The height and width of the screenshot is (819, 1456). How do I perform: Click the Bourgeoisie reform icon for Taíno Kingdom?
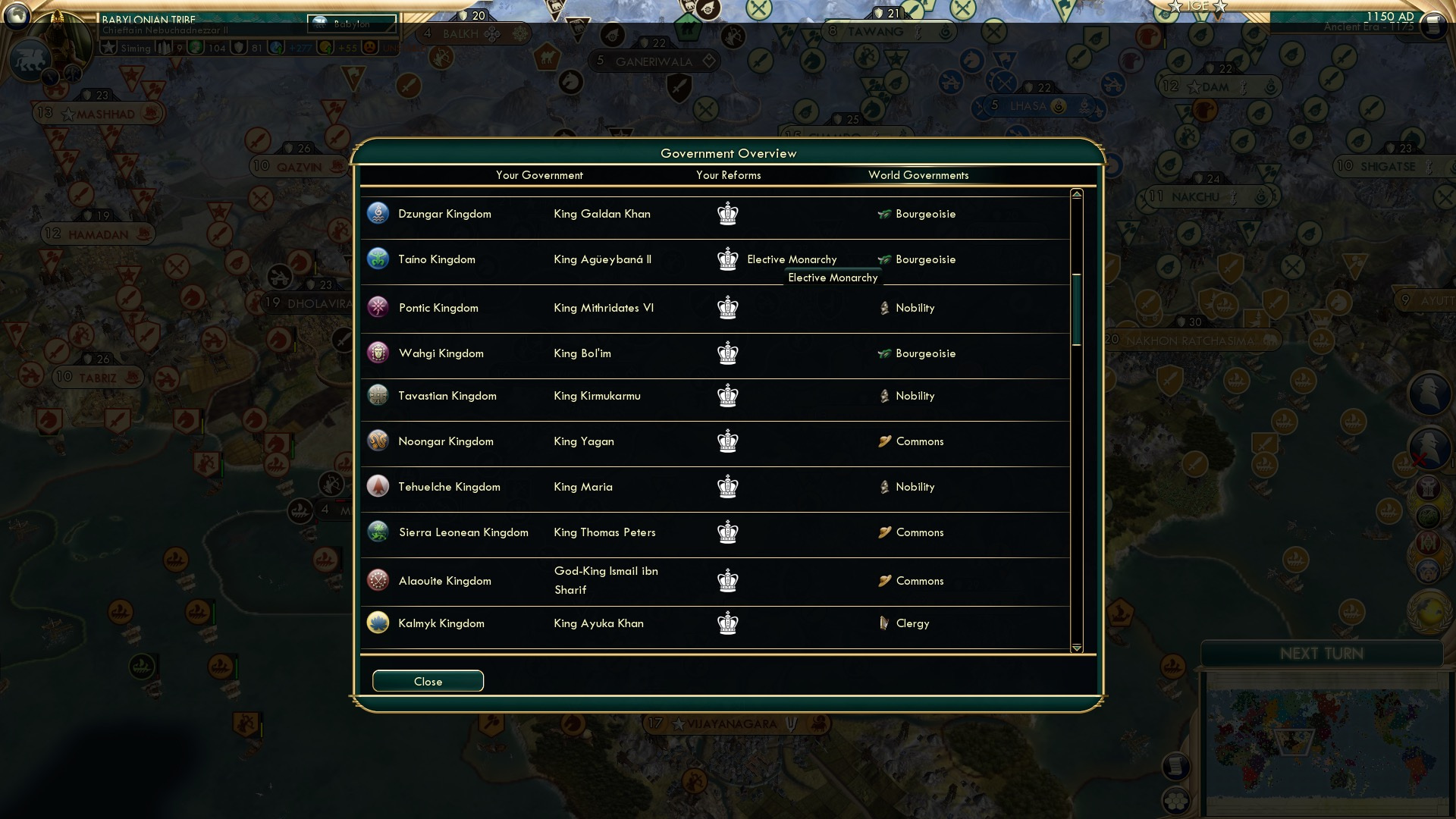884,259
